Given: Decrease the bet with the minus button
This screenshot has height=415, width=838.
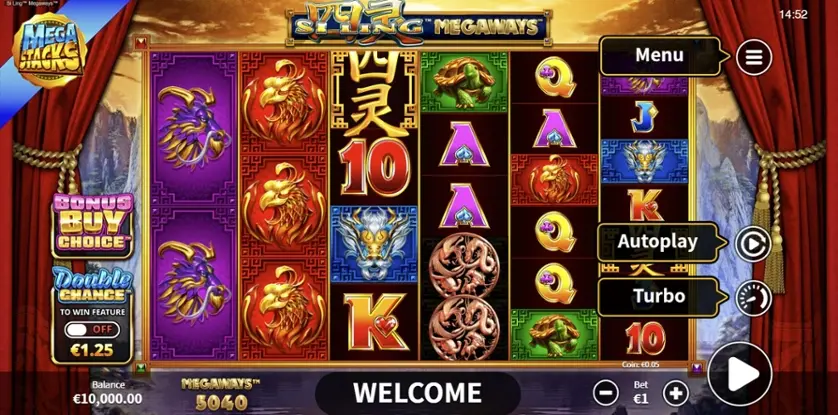Looking at the screenshot, I should pos(604,392).
